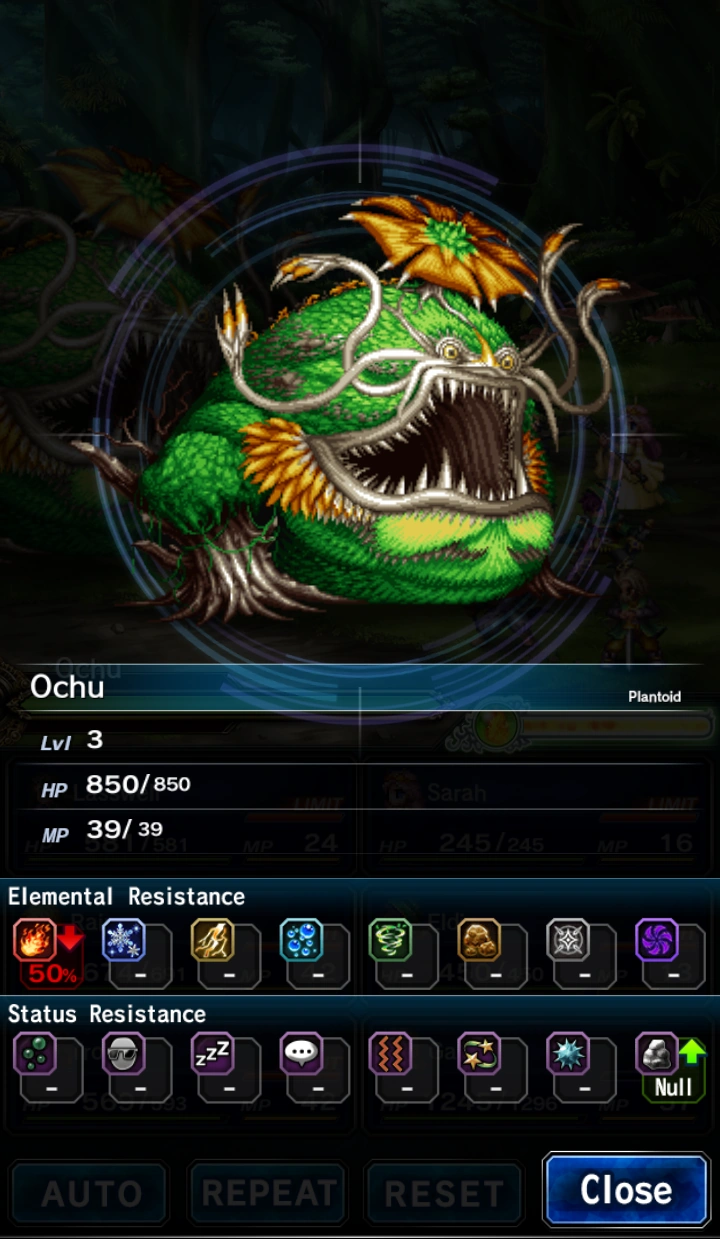The image size is (720, 1239).
Task: Select the purple dark swirl resistance icon
Action: pyautogui.click(x=657, y=940)
